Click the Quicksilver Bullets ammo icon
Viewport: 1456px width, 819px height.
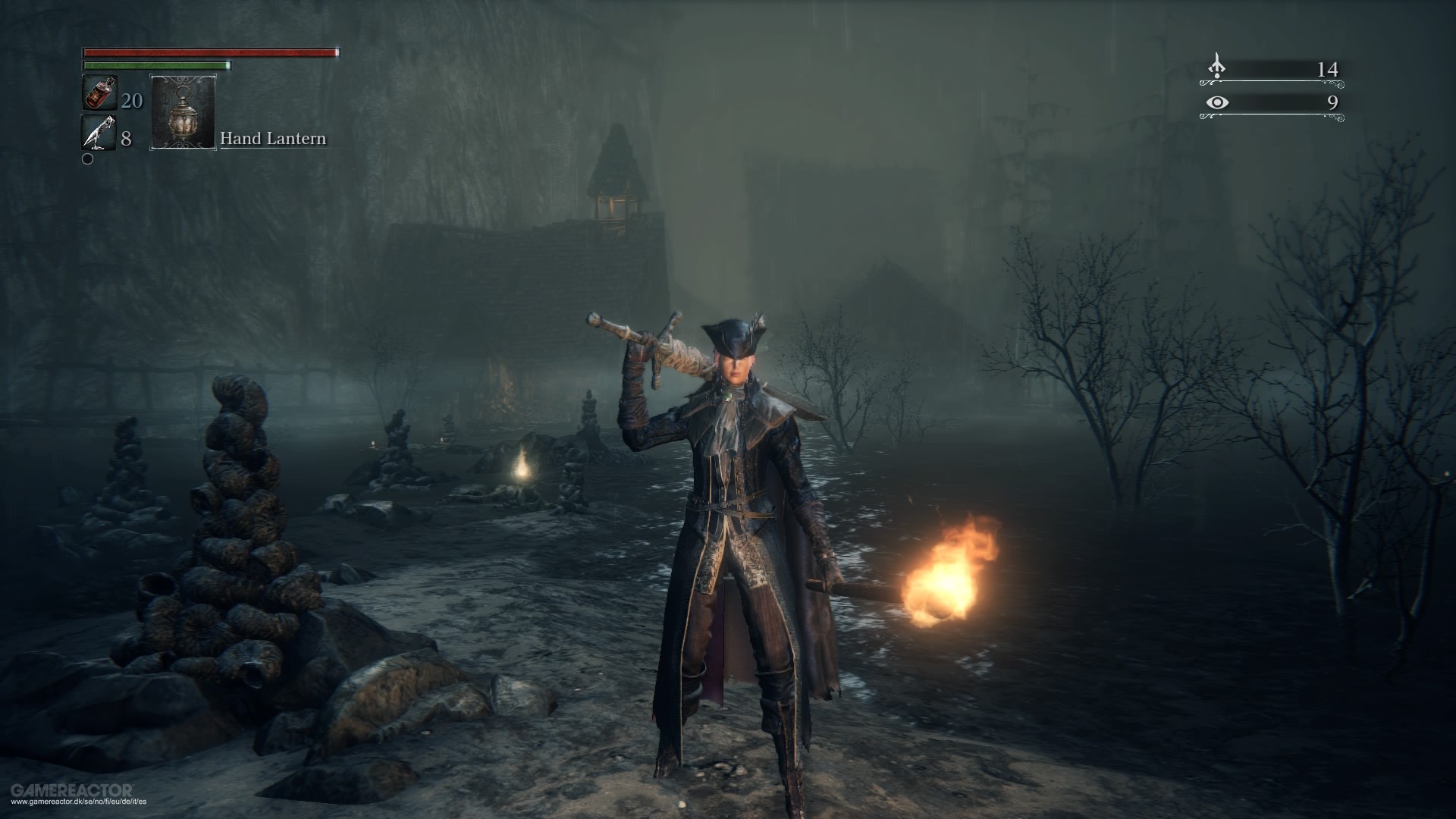99,132
